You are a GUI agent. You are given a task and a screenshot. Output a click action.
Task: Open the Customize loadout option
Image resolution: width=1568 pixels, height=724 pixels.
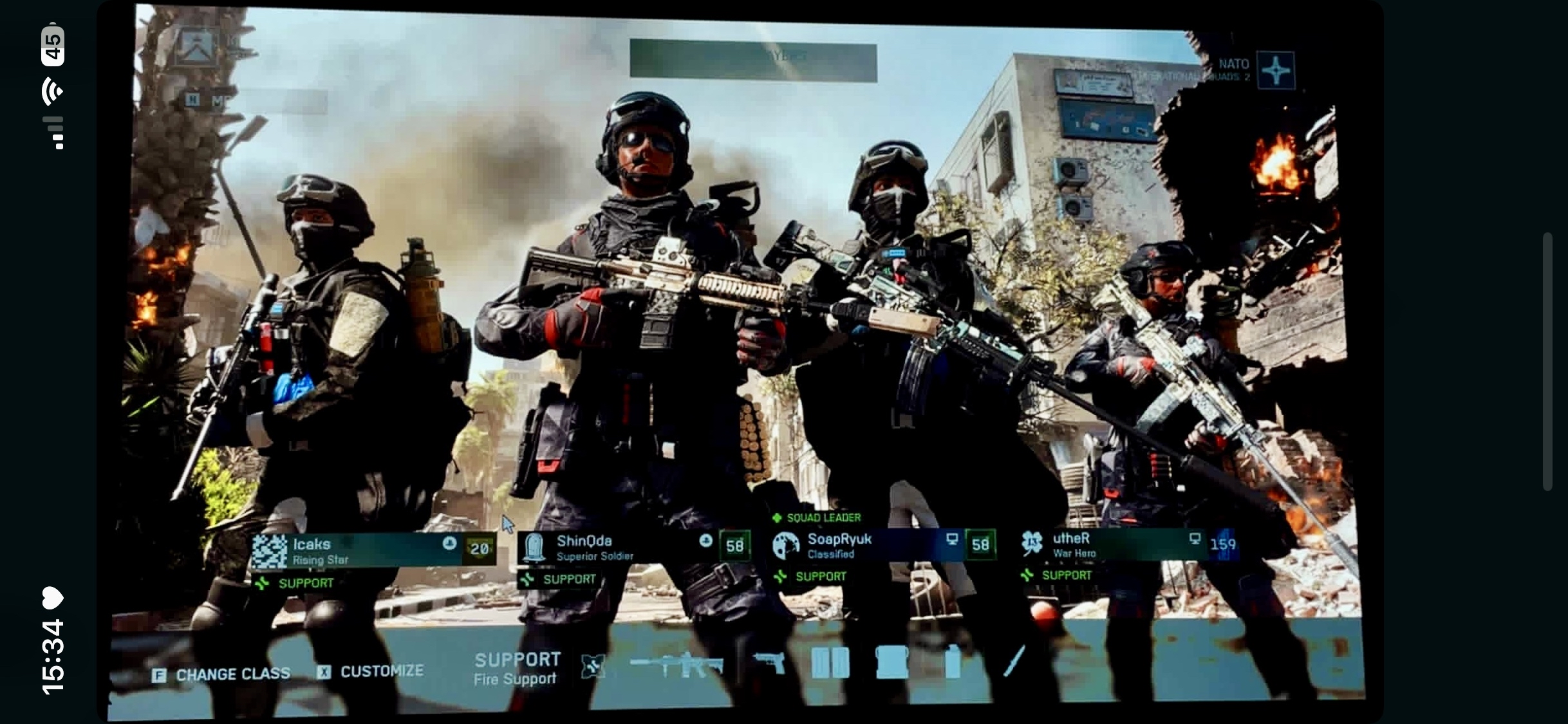coord(370,672)
